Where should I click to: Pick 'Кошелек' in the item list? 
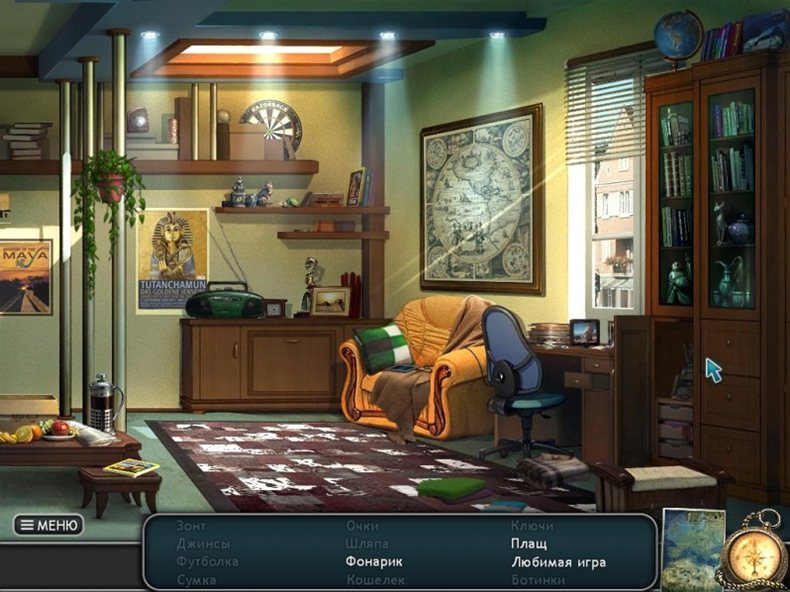(x=376, y=580)
